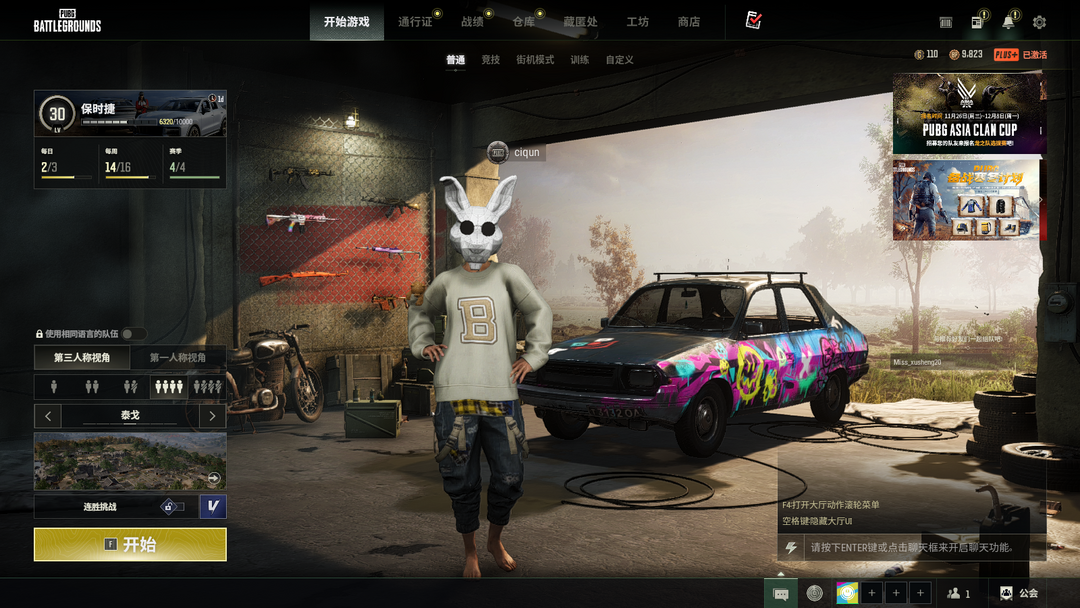This screenshot has height=608, width=1080.
Task: Go to the next map with right arrow
Action: (x=212, y=415)
